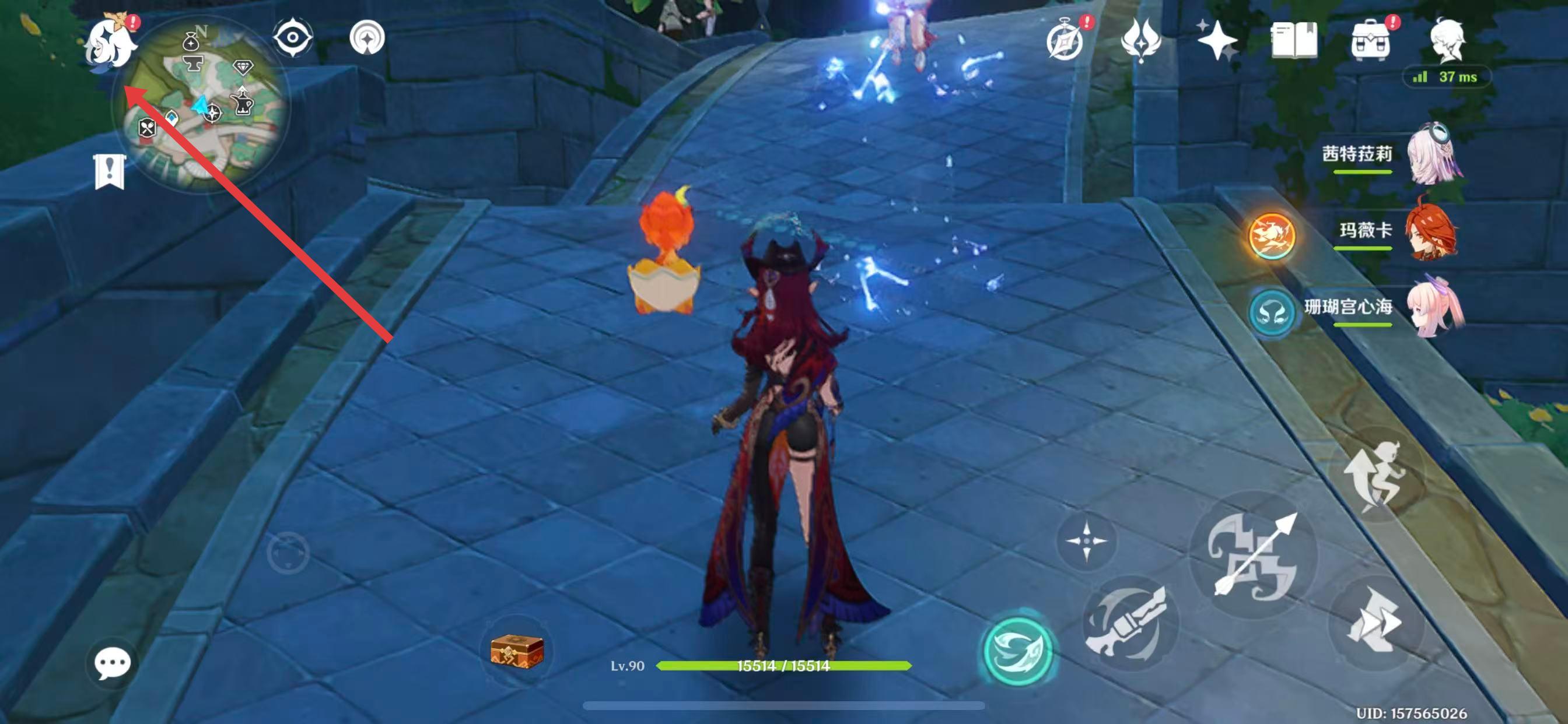Viewport: 1568px width, 724px height.
Task: Open the Paimon main menu
Action: pos(111,41)
